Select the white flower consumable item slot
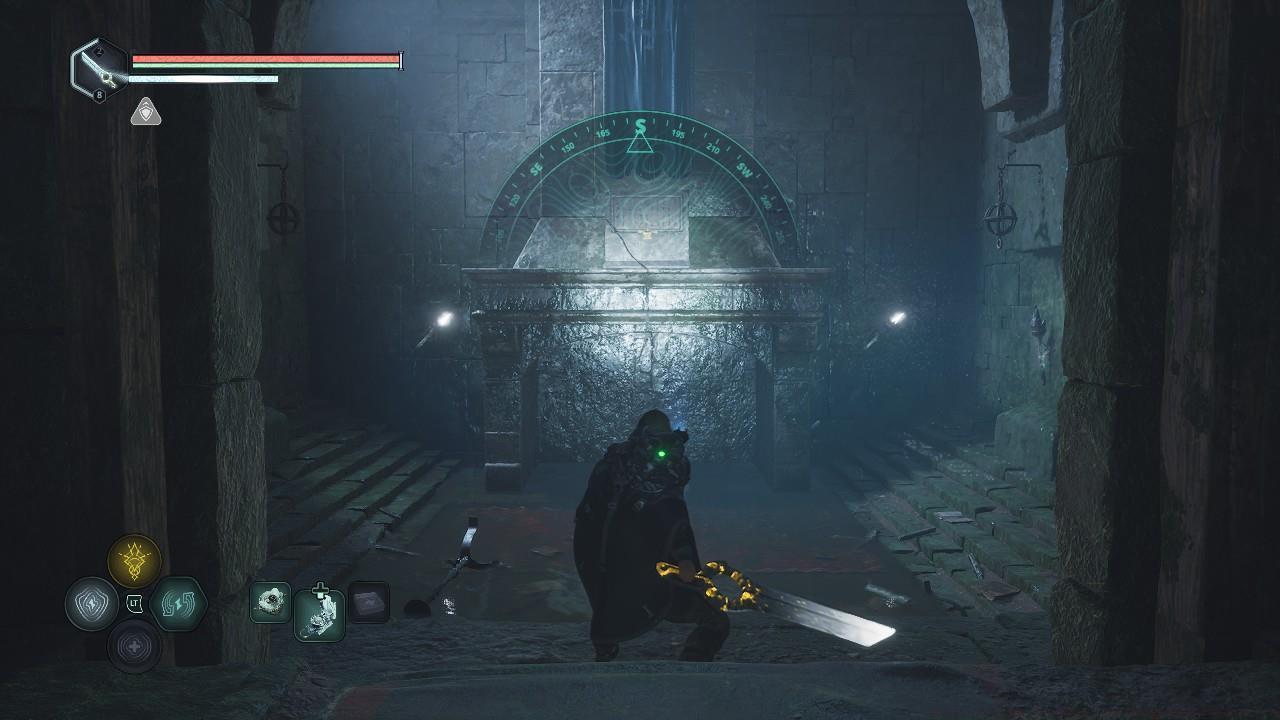This screenshot has height=720, width=1280. 270,602
